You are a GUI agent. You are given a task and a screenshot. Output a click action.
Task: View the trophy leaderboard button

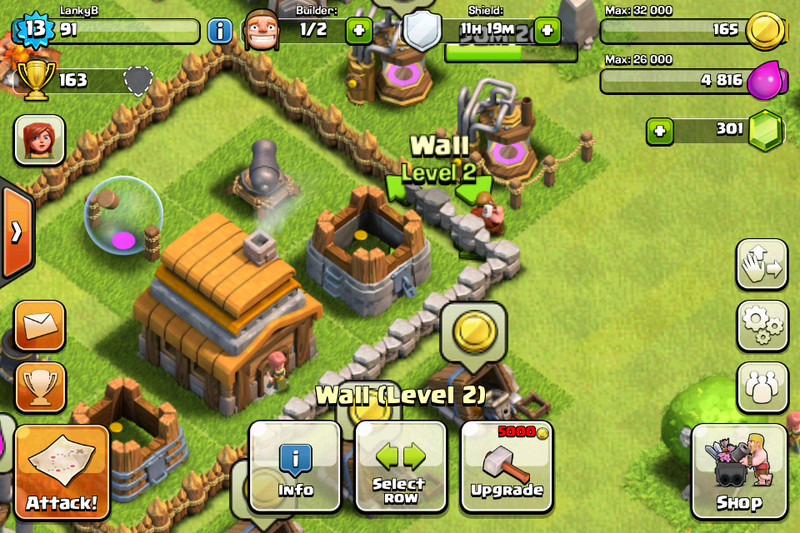41,386
